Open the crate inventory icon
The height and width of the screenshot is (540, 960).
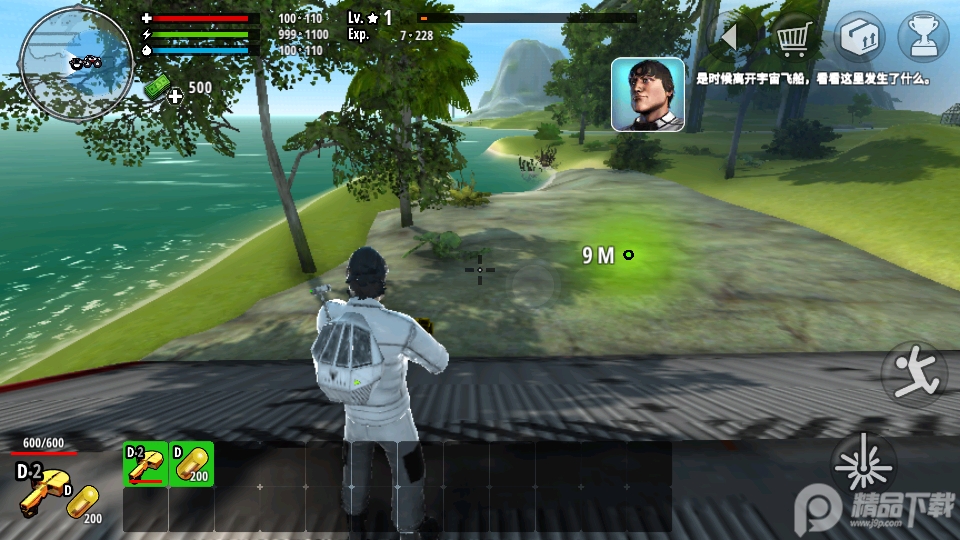(860, 39)
